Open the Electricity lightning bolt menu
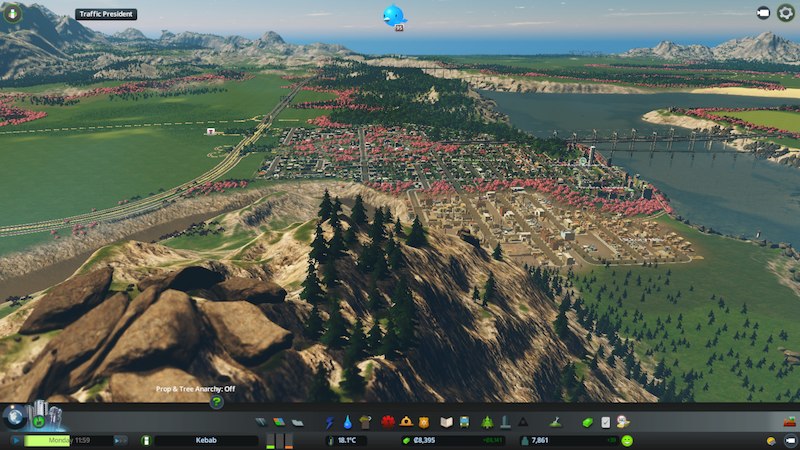This screenshot has height=450, width=800. coord(331,423)
